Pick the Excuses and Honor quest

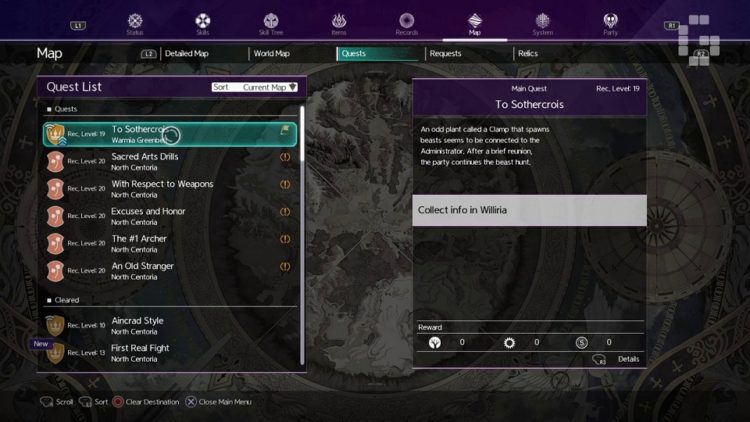[170, 215]
